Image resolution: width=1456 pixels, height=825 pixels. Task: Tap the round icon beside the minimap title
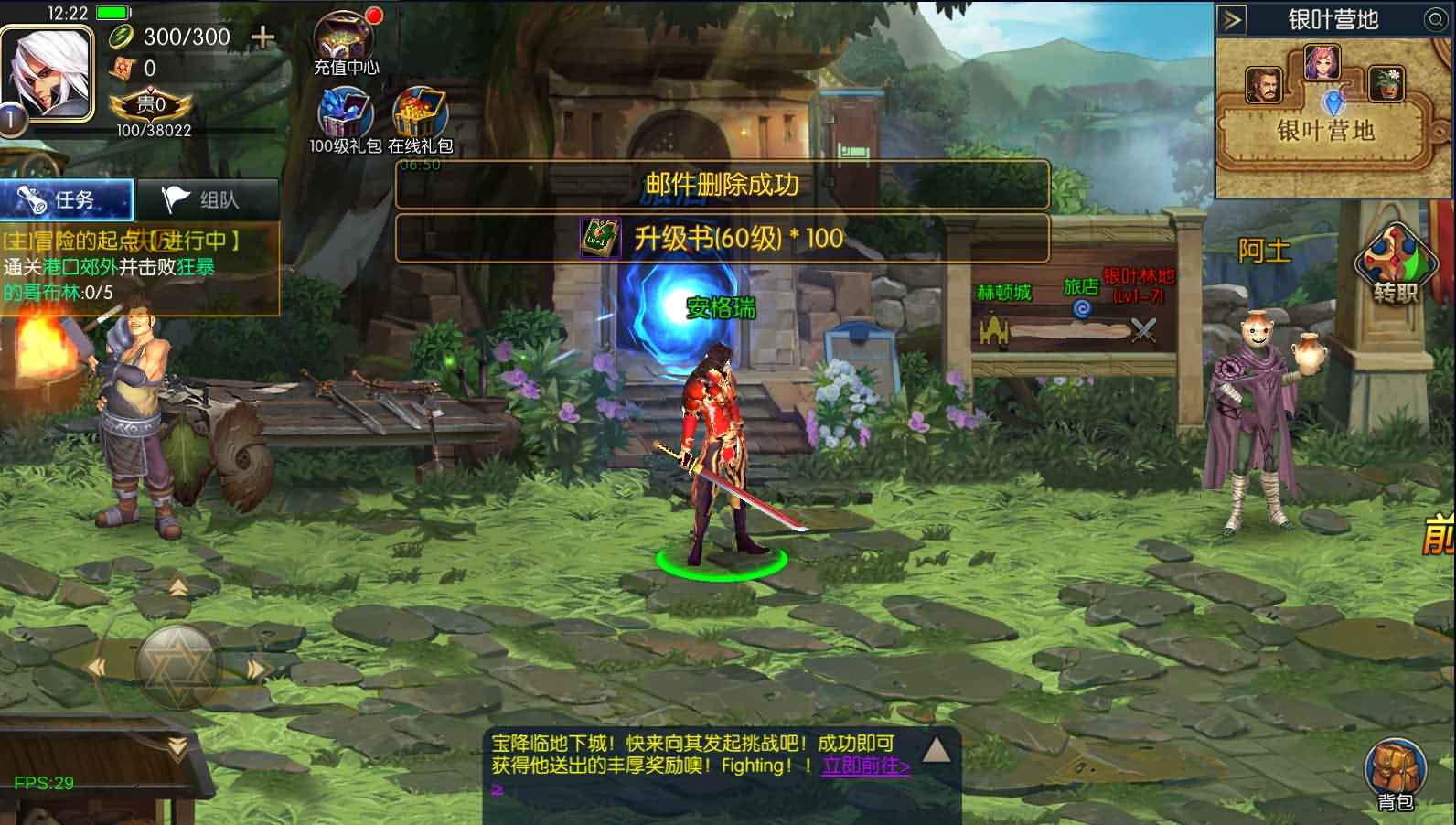click(x=1435, y=19)
